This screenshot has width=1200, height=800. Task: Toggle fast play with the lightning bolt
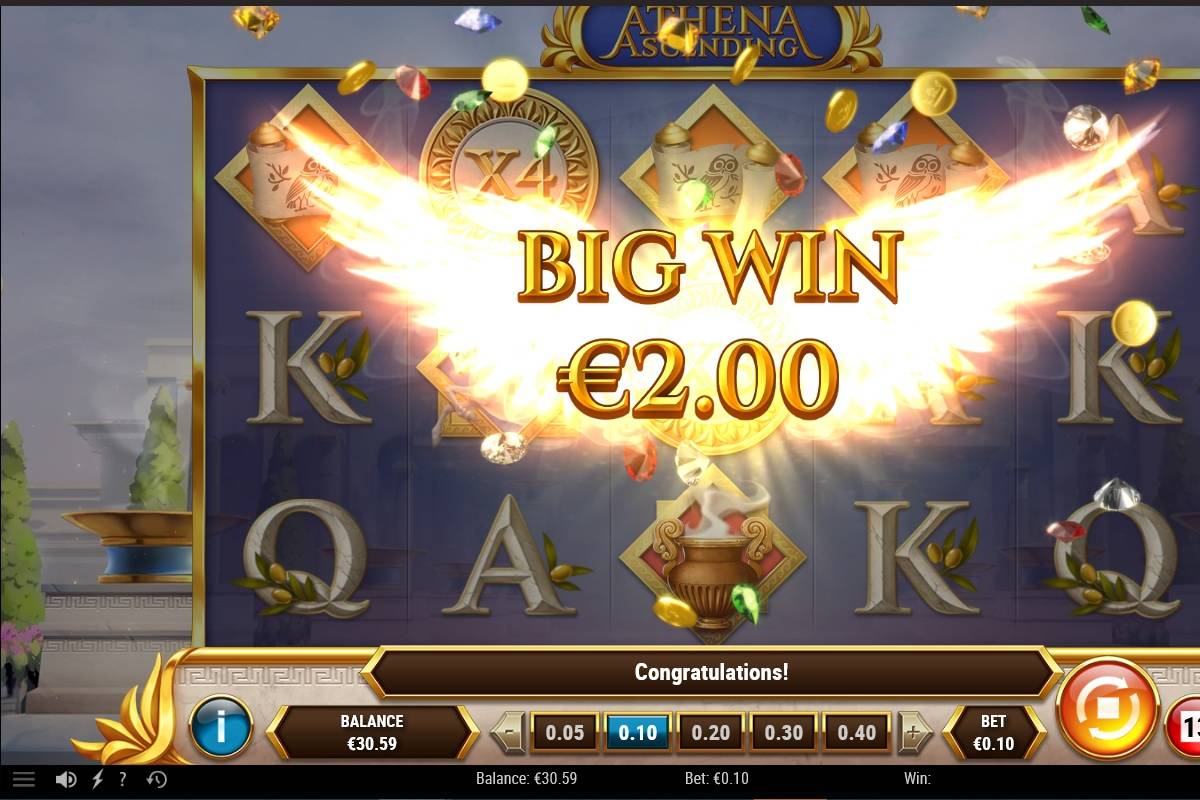pyautogui.click(x=97, y=779)
